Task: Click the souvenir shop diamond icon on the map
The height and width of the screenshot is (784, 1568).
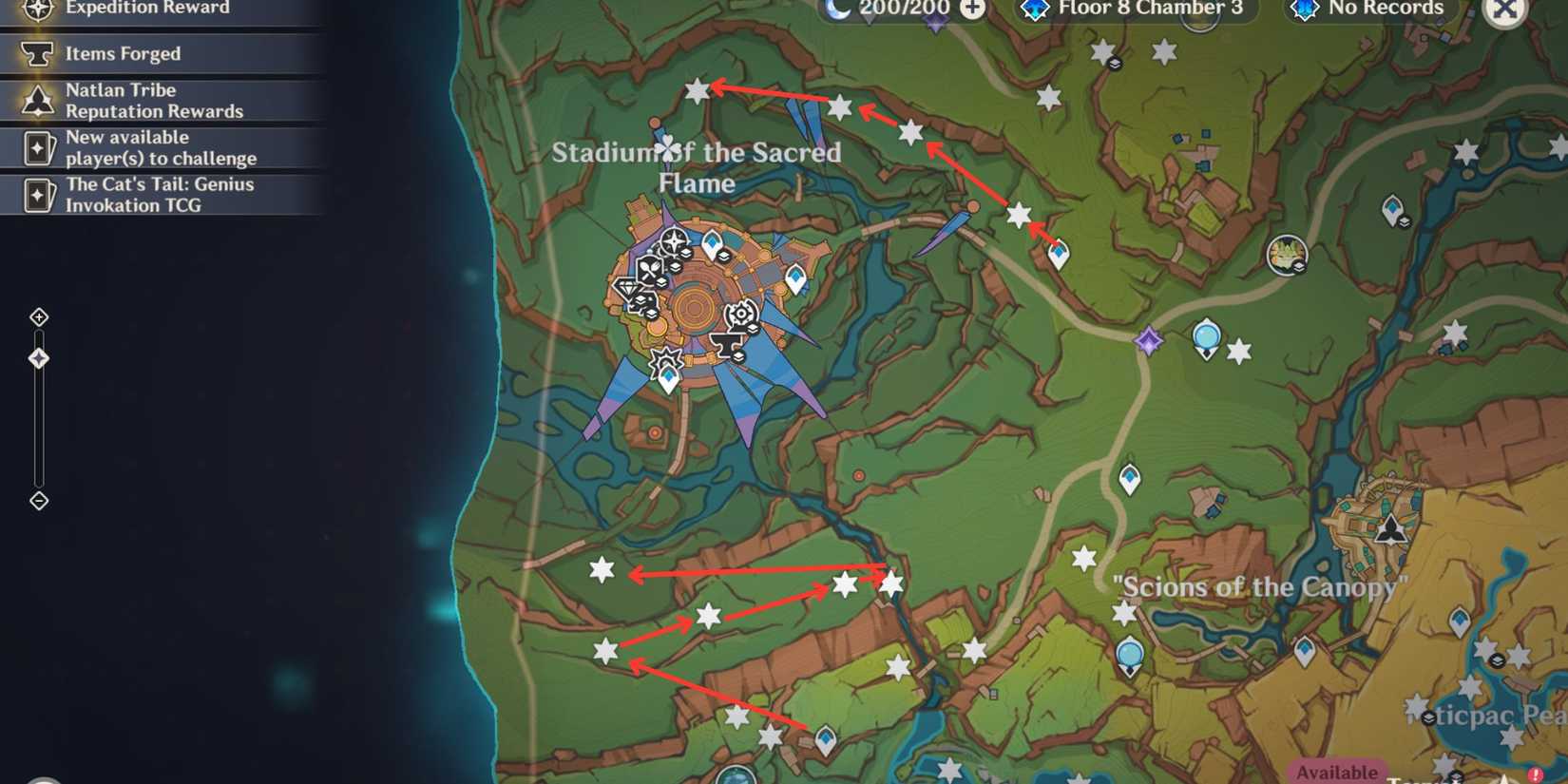Action: [628, 289]
